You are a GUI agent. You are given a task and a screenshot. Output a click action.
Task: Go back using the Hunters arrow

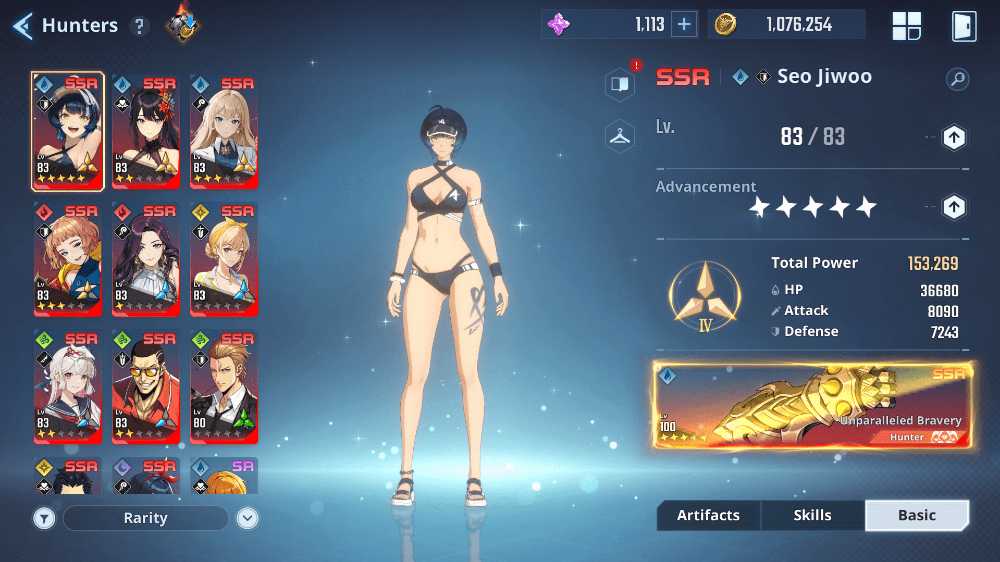[x=22, y=26]
